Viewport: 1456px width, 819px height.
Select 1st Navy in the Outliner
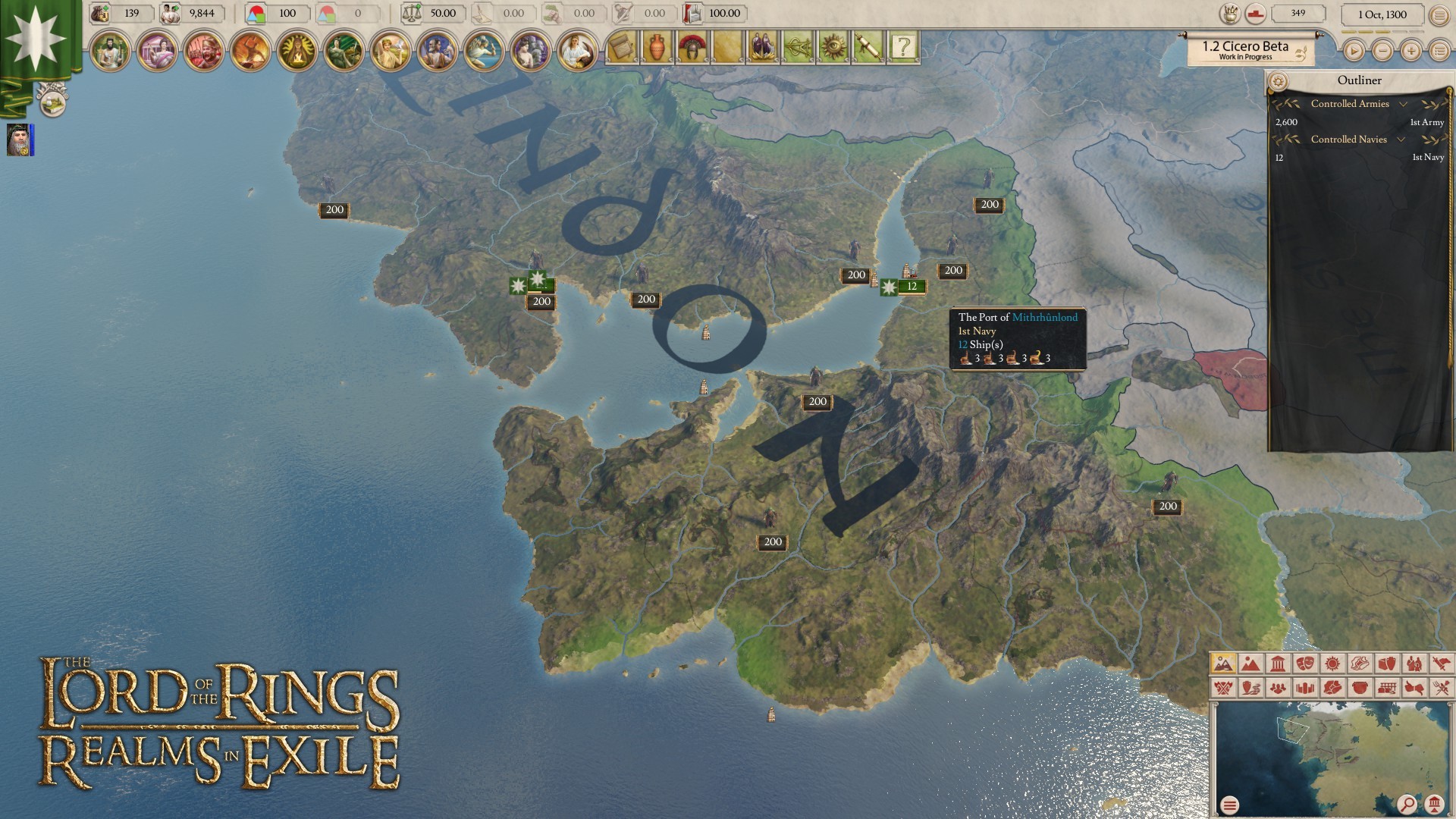point(1427,157)
